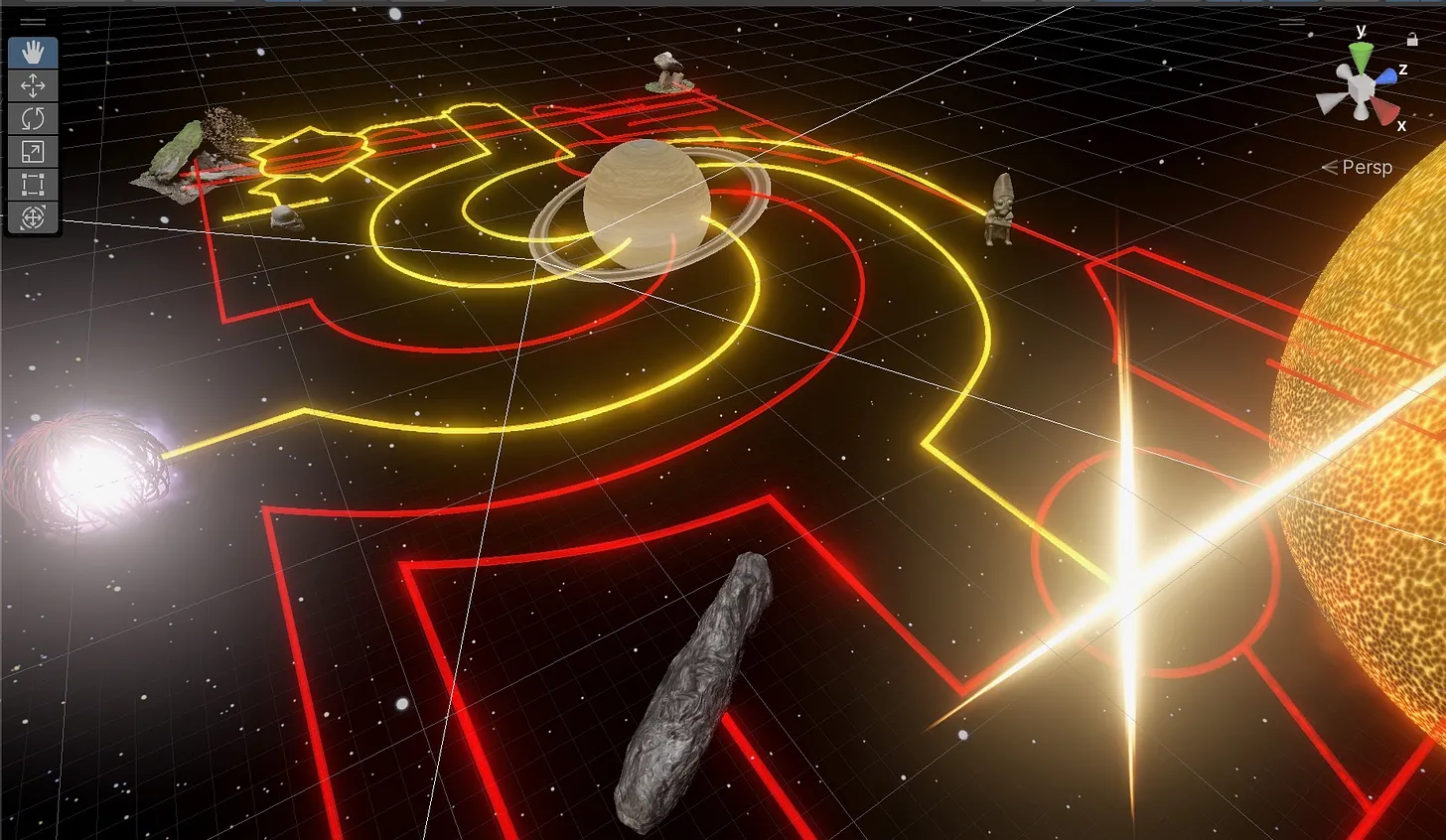The height and width of the screenshot is (840, 1446).
Task: Click the orientation gizmo overlay handle
Action: pyautogui.click(x=1291, y=22)
